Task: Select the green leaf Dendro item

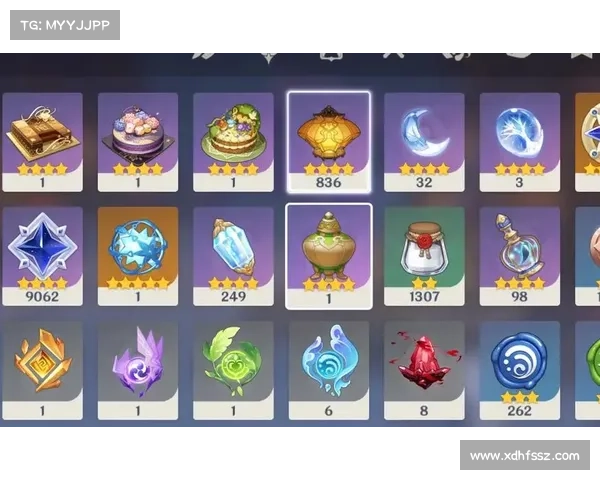Action: tap(233, 363)
